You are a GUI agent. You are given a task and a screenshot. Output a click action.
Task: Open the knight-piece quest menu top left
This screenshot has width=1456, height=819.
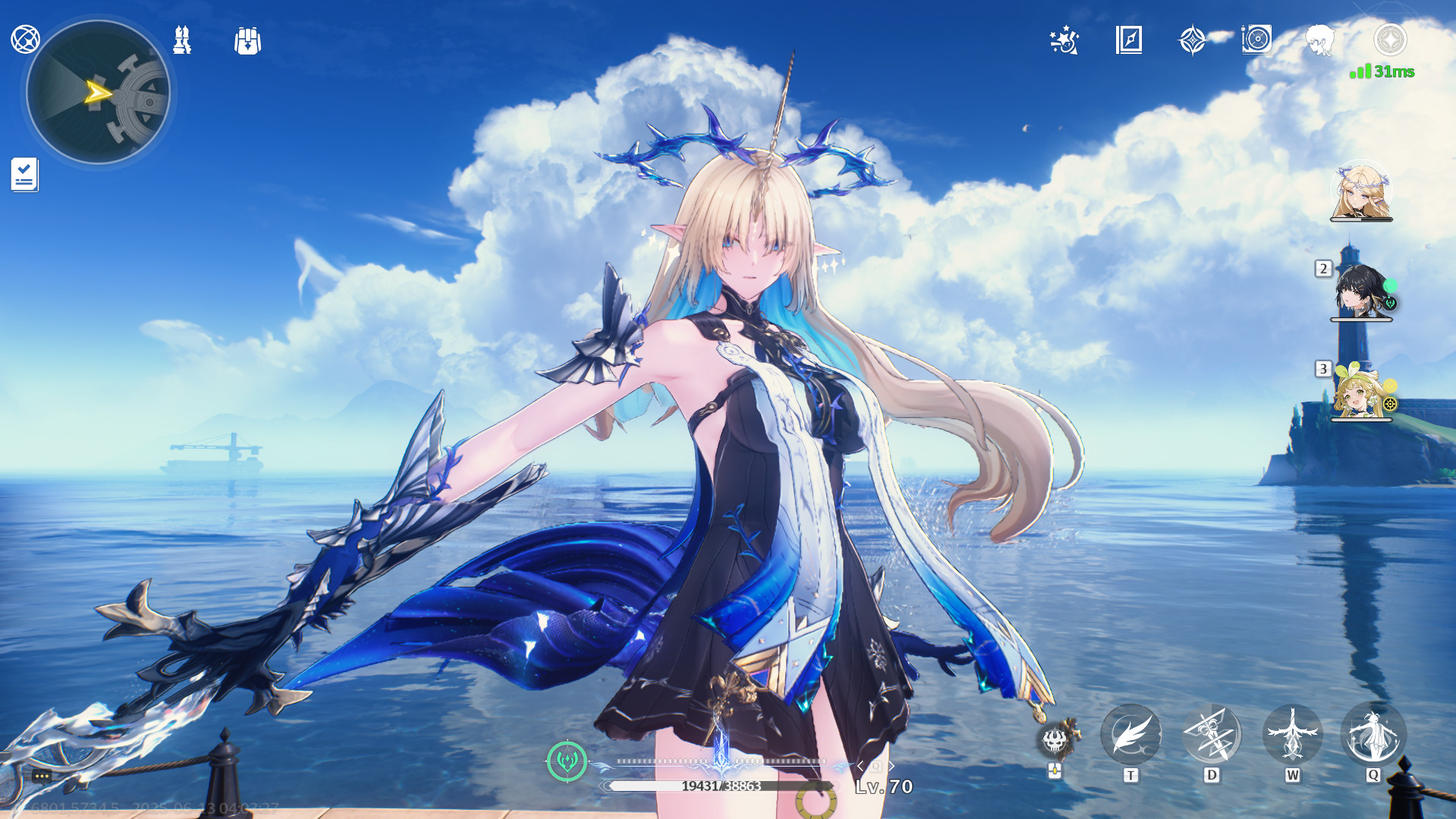coord(181,41)
